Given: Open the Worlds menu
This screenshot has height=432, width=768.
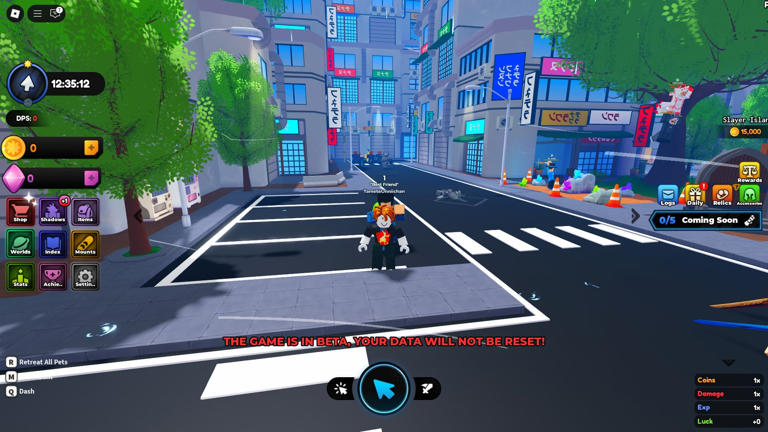Looking at the screenshot, I should click(20, 243).
